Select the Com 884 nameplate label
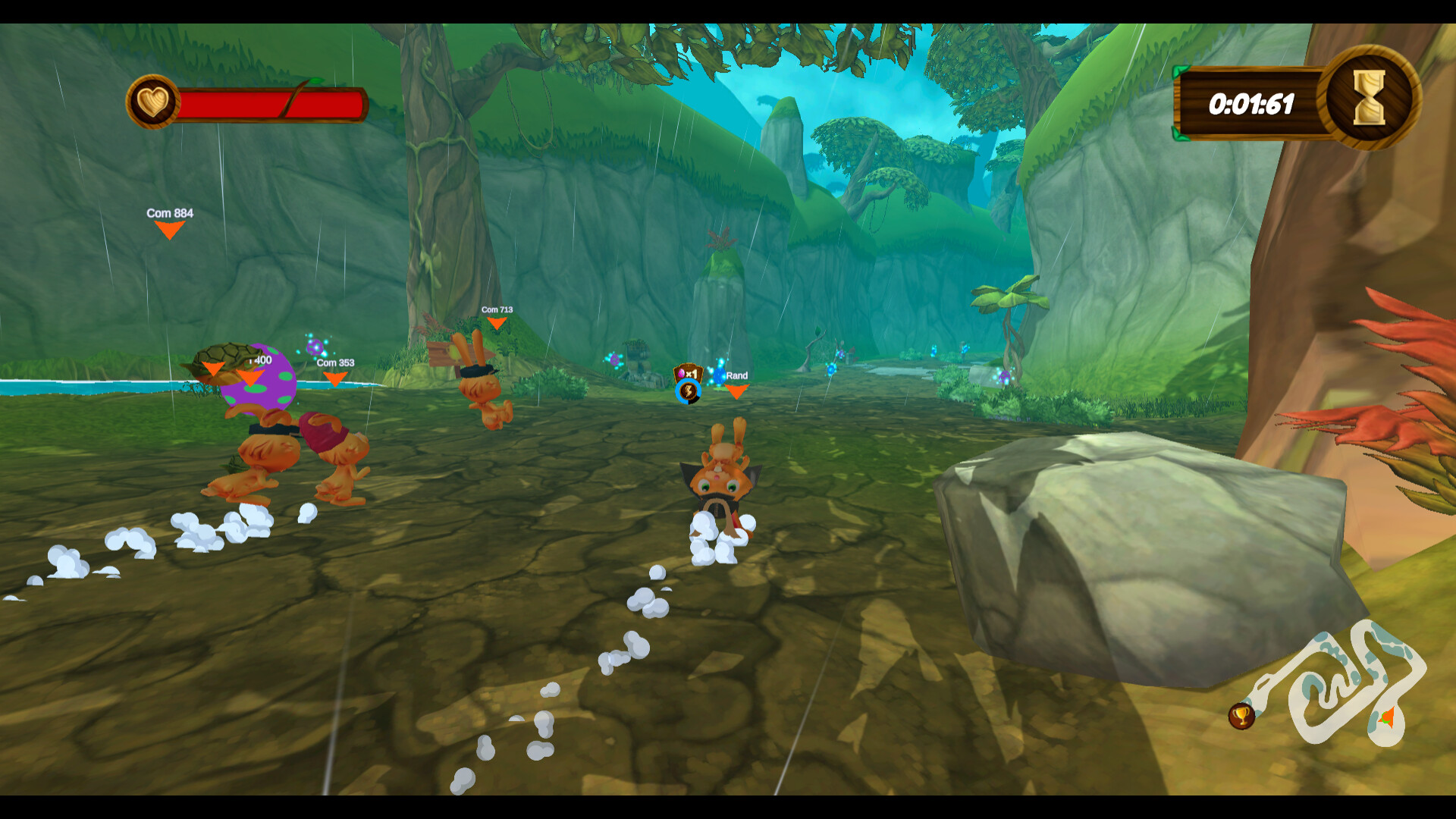 pyautogui.click(x=170, y=214)
